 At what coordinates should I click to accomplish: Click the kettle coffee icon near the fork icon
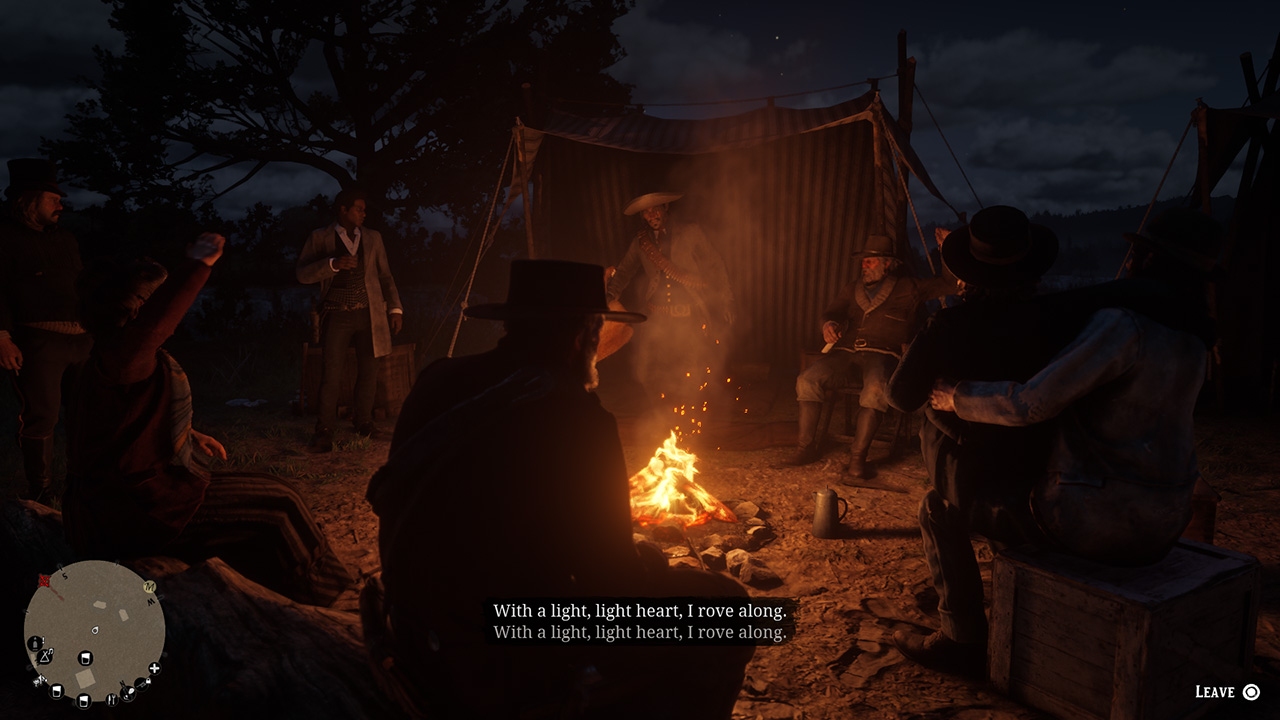pyautogui.click(x=126, y=693)
